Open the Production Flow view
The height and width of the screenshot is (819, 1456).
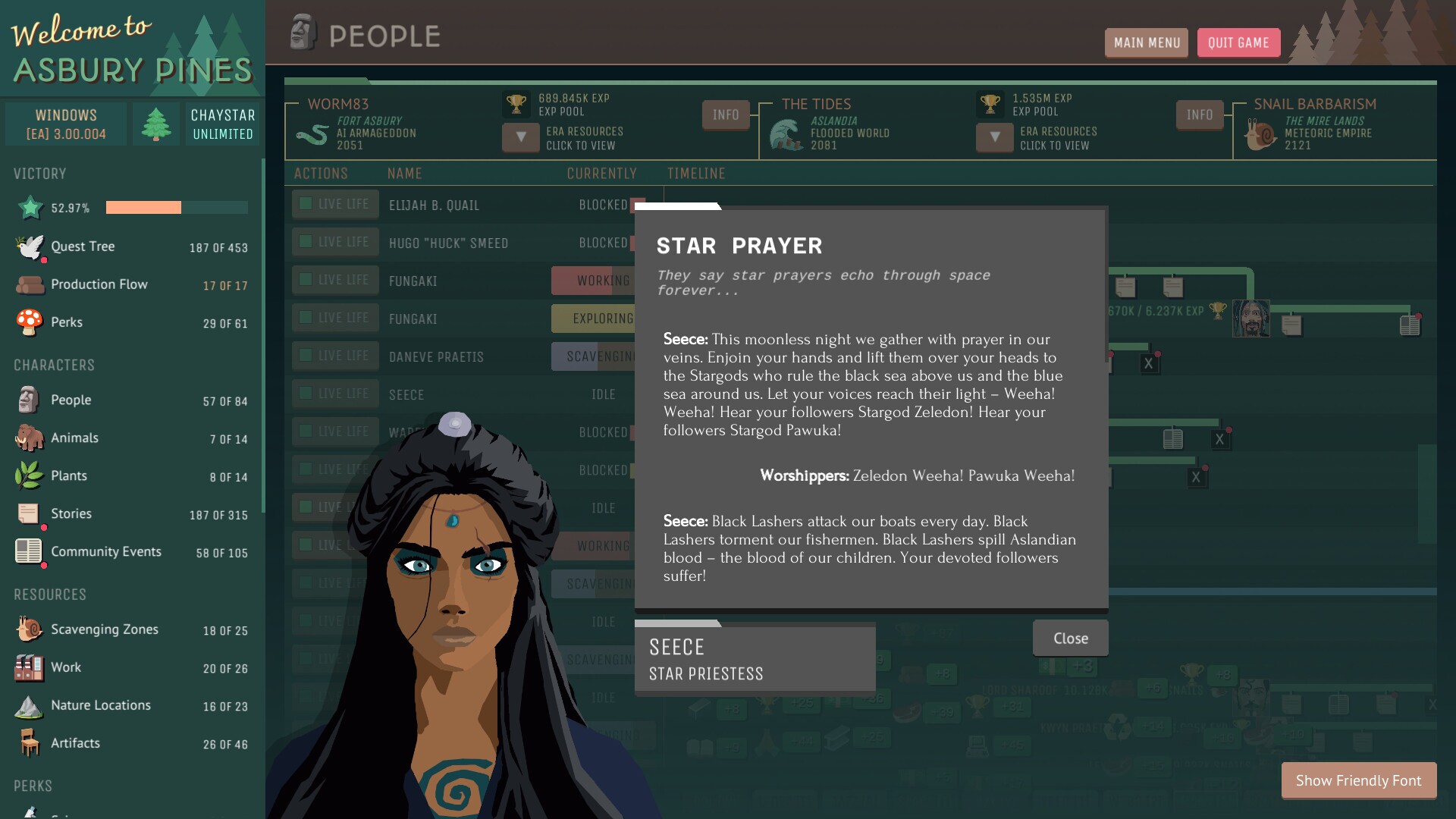29,284
